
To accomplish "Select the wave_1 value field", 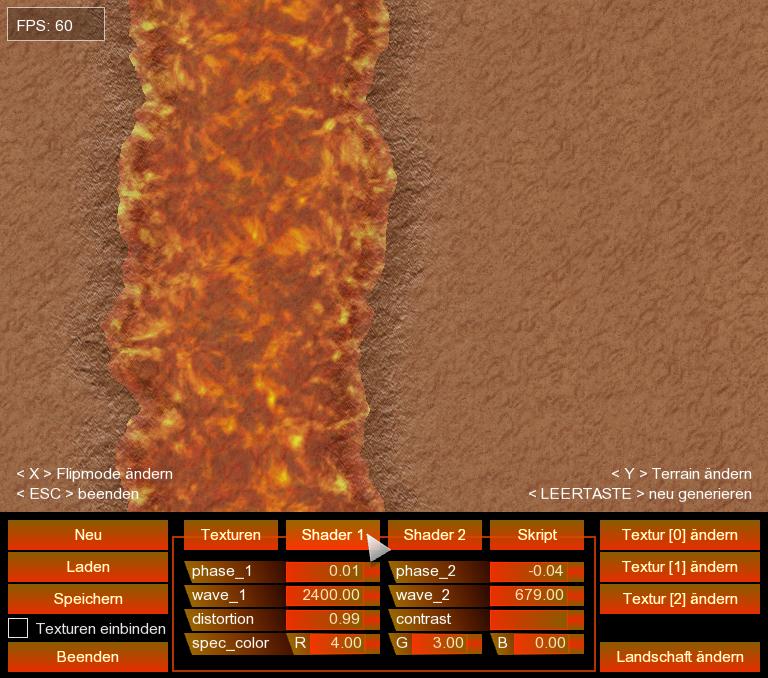I will click(332, 595).
